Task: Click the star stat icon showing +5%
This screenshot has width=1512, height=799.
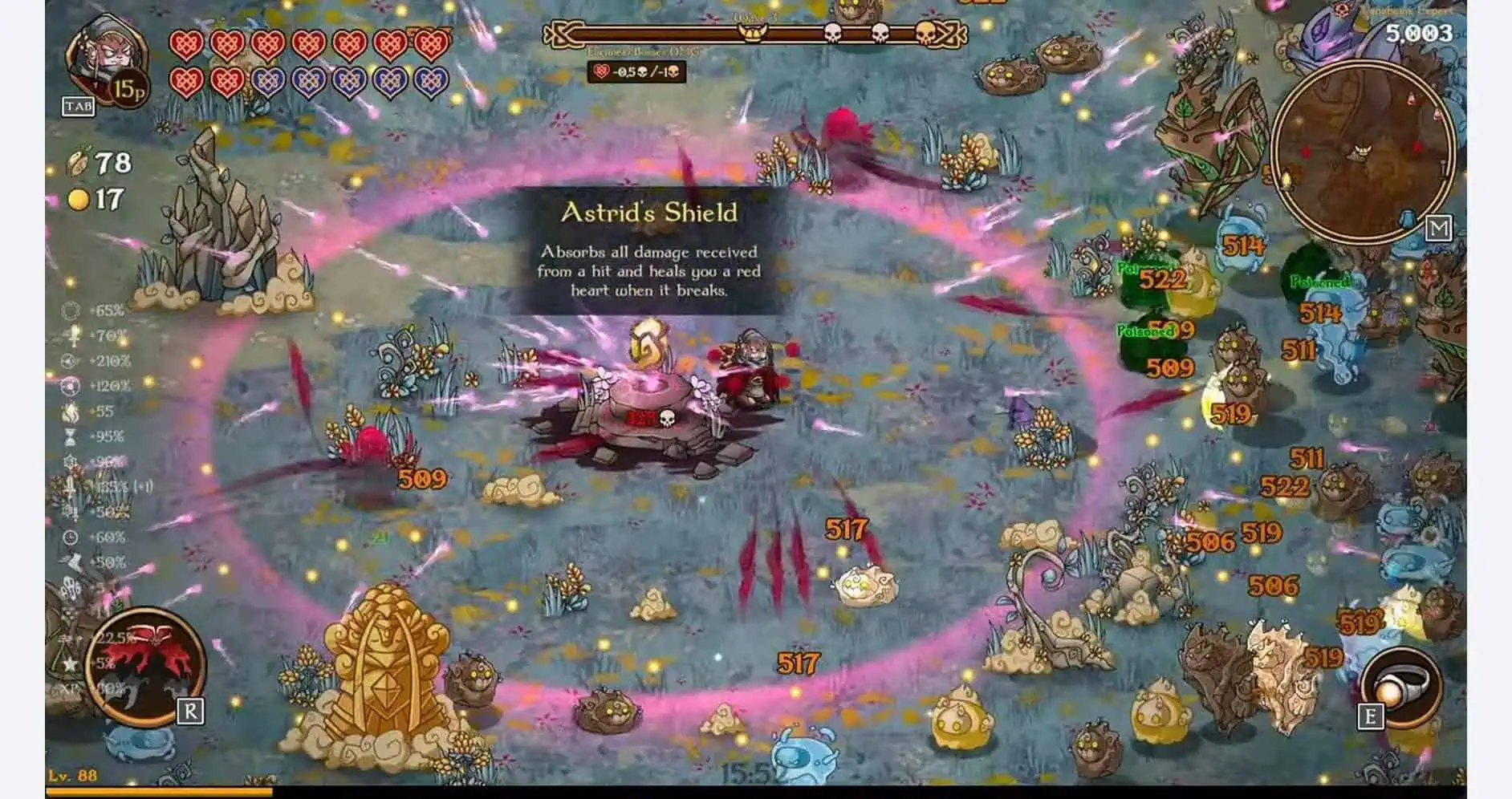Action: [68, 662]
